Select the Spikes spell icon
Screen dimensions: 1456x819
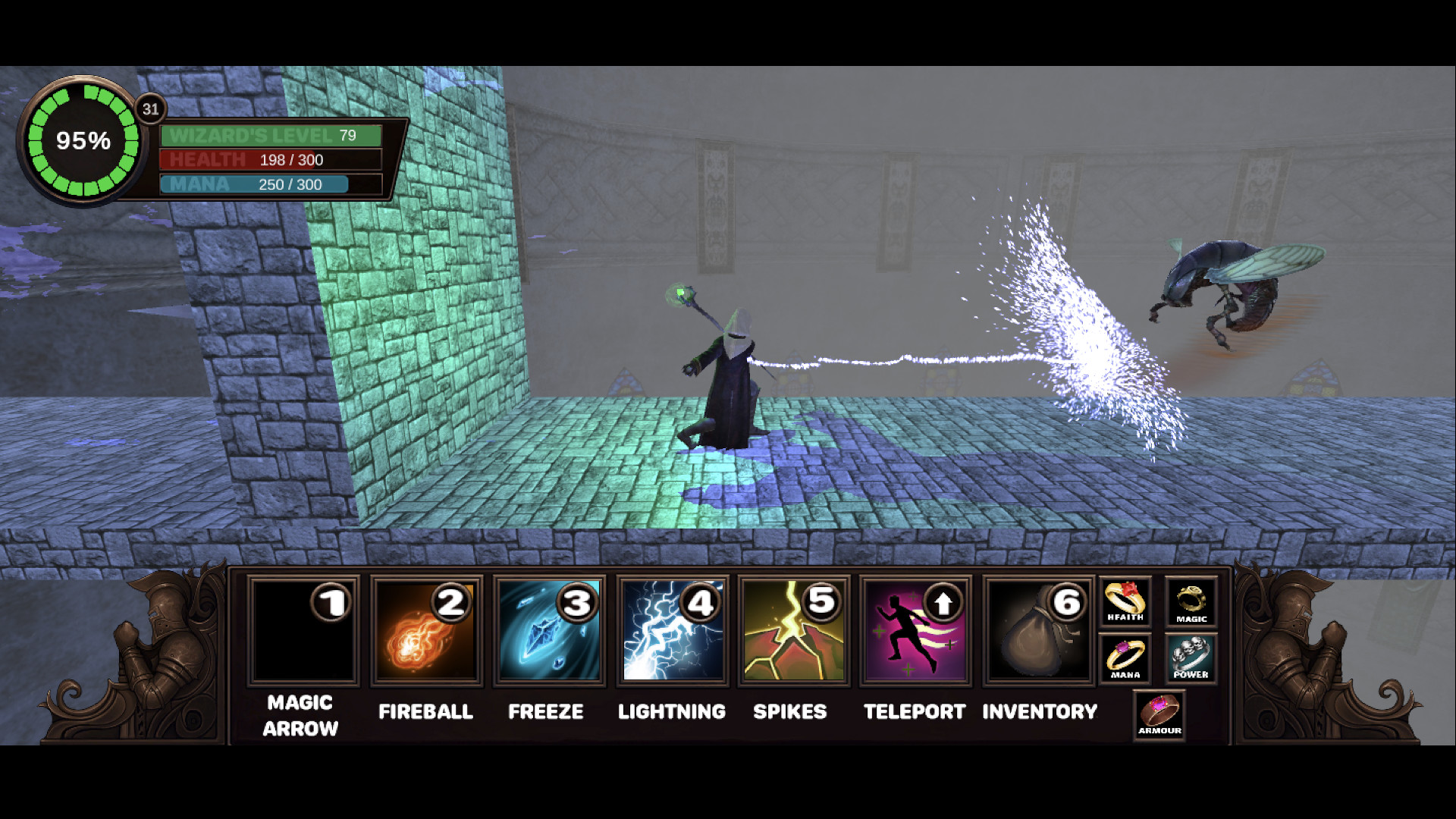pyautogui.click(x=793, y=629)
